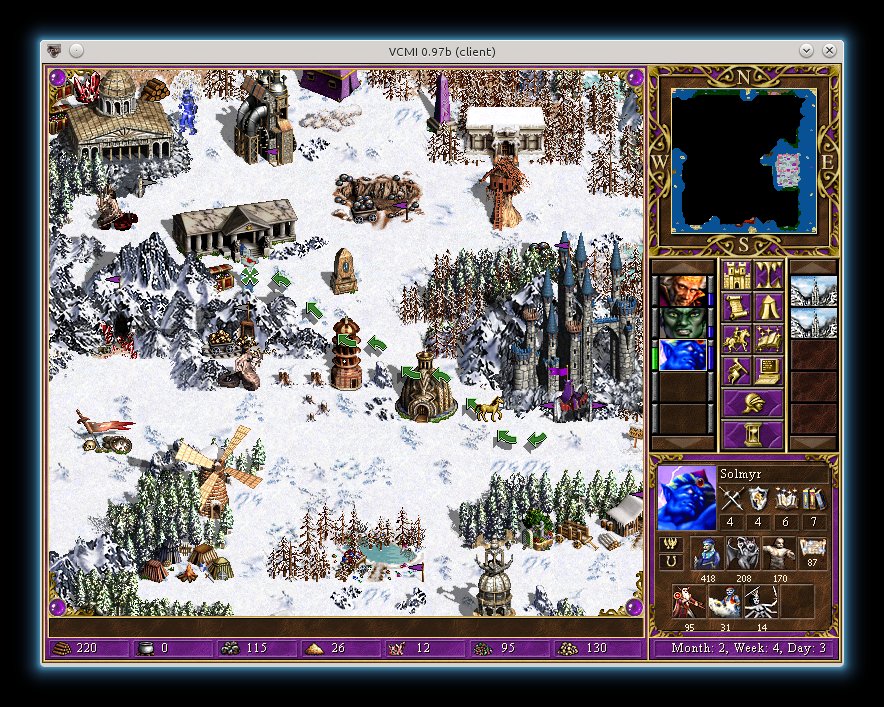The width and height of the screenshot is (884, 707).
Task: Toggle underground view with the stalactite button
Action: pos(768,273)
